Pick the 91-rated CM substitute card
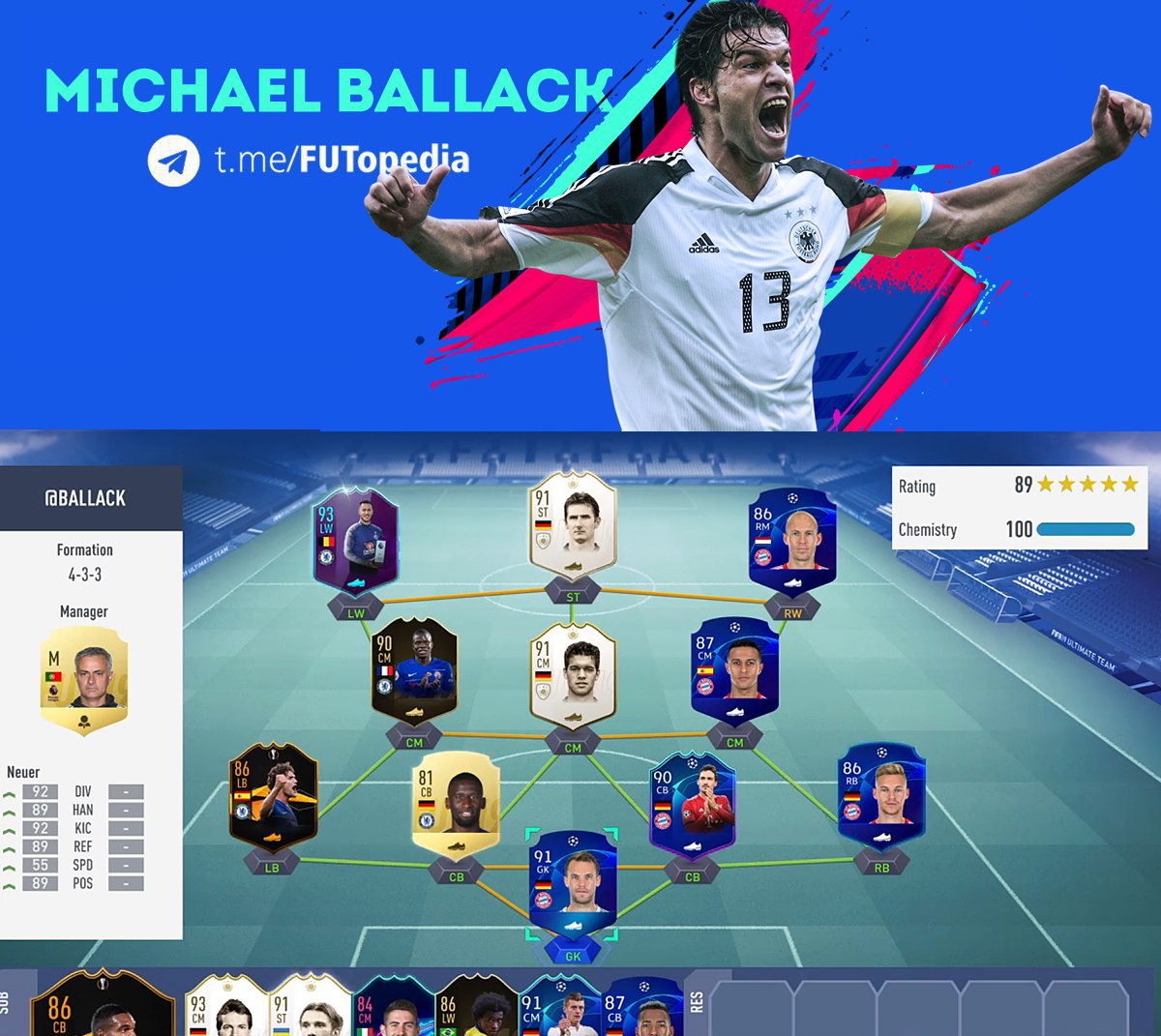 [x=560, y=1008]
